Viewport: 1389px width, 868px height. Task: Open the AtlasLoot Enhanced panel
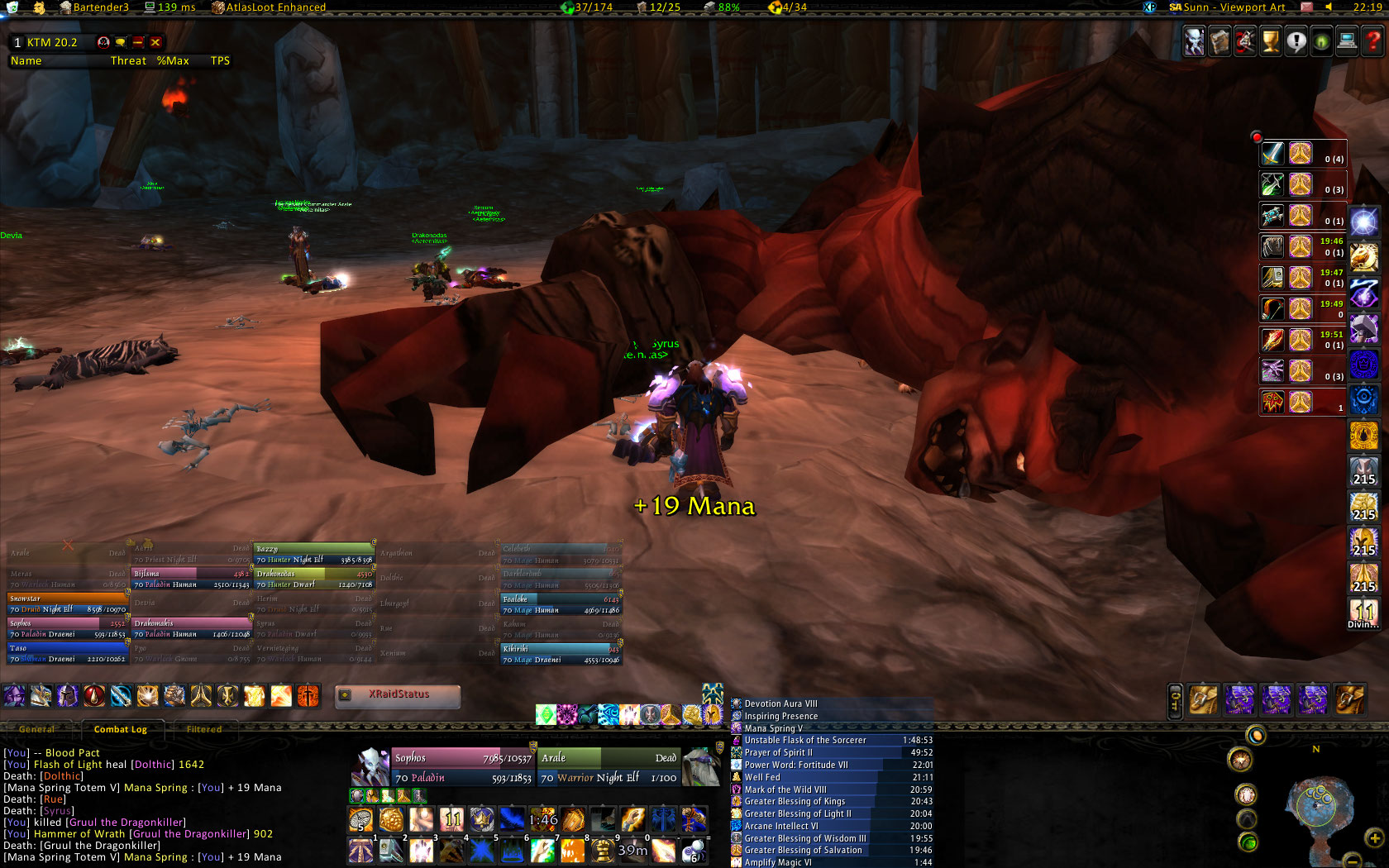(x=269, y=7)
